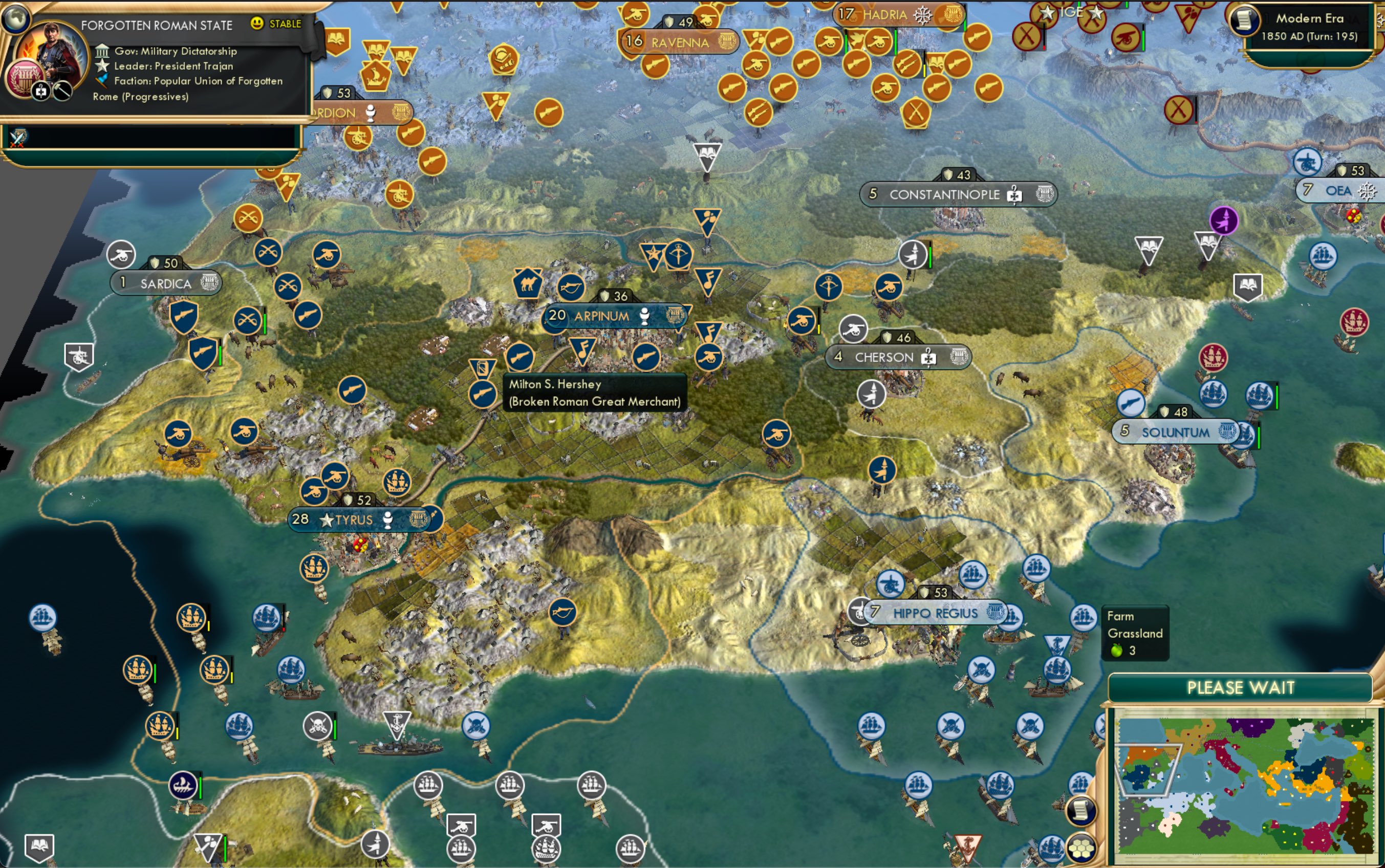Click the globe icon above the leader portrait
Image resolution: width=1385 pixels, height=868 pixels.
15,17
